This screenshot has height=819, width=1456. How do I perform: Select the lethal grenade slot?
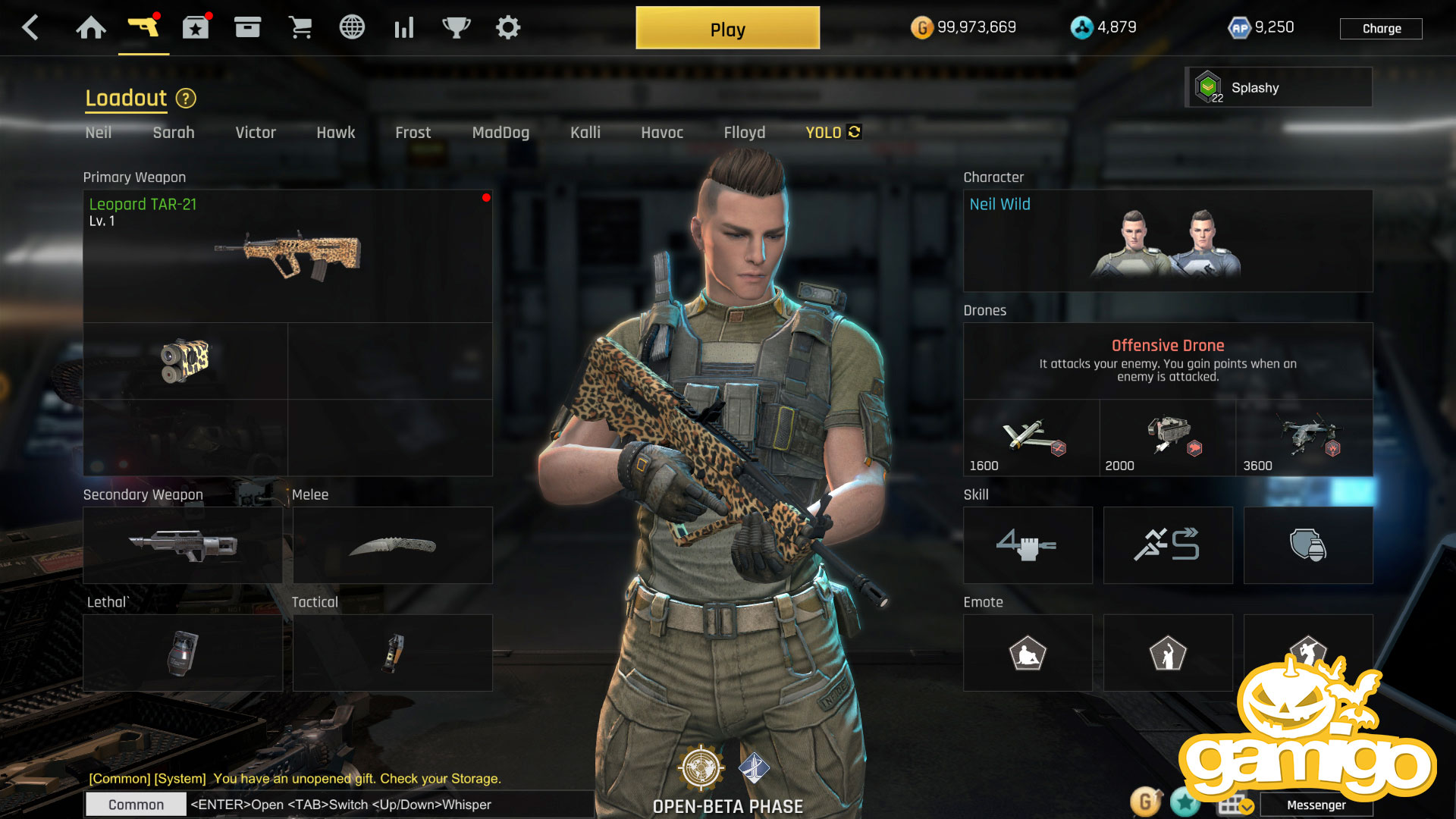click(x=183, y=653)
